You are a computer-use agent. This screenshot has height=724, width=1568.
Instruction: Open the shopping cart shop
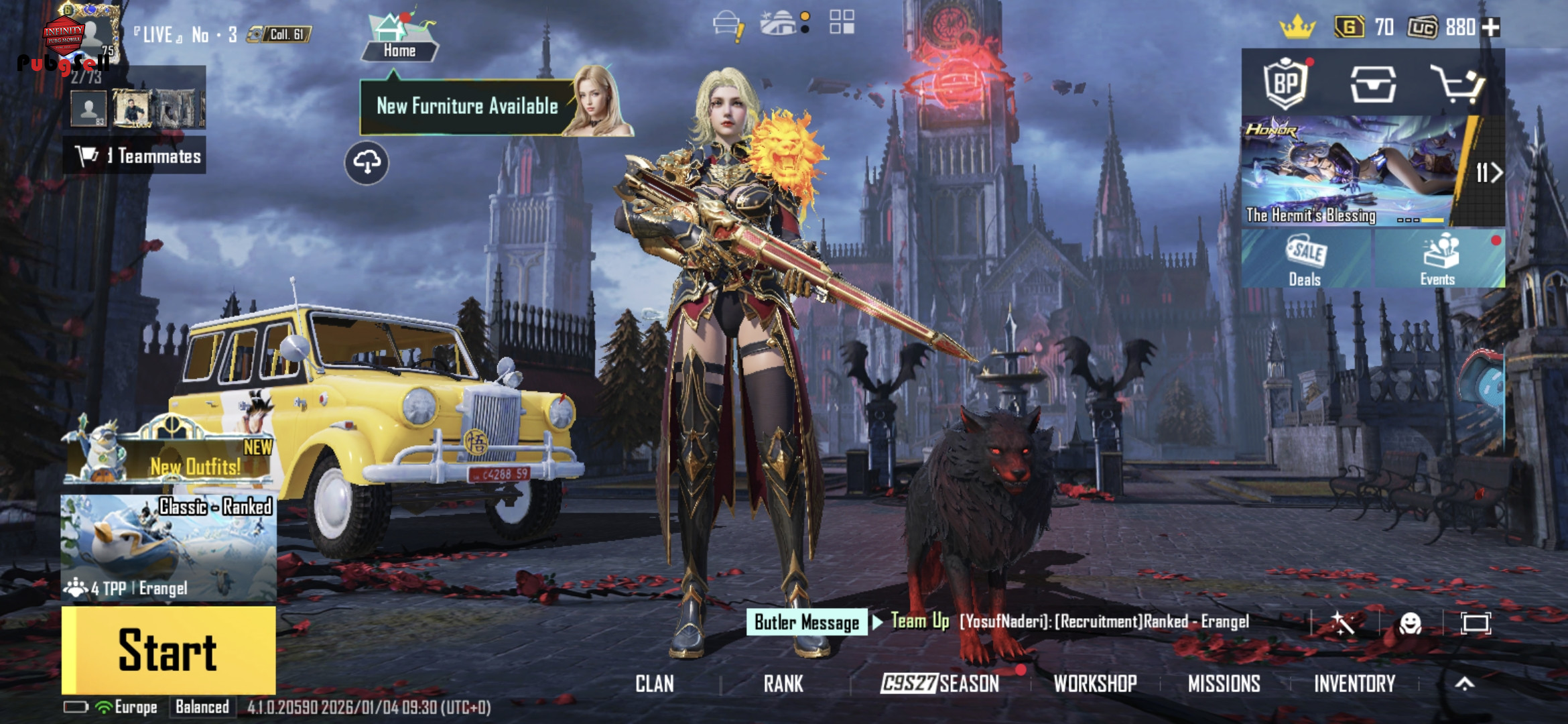point(1457,84)
